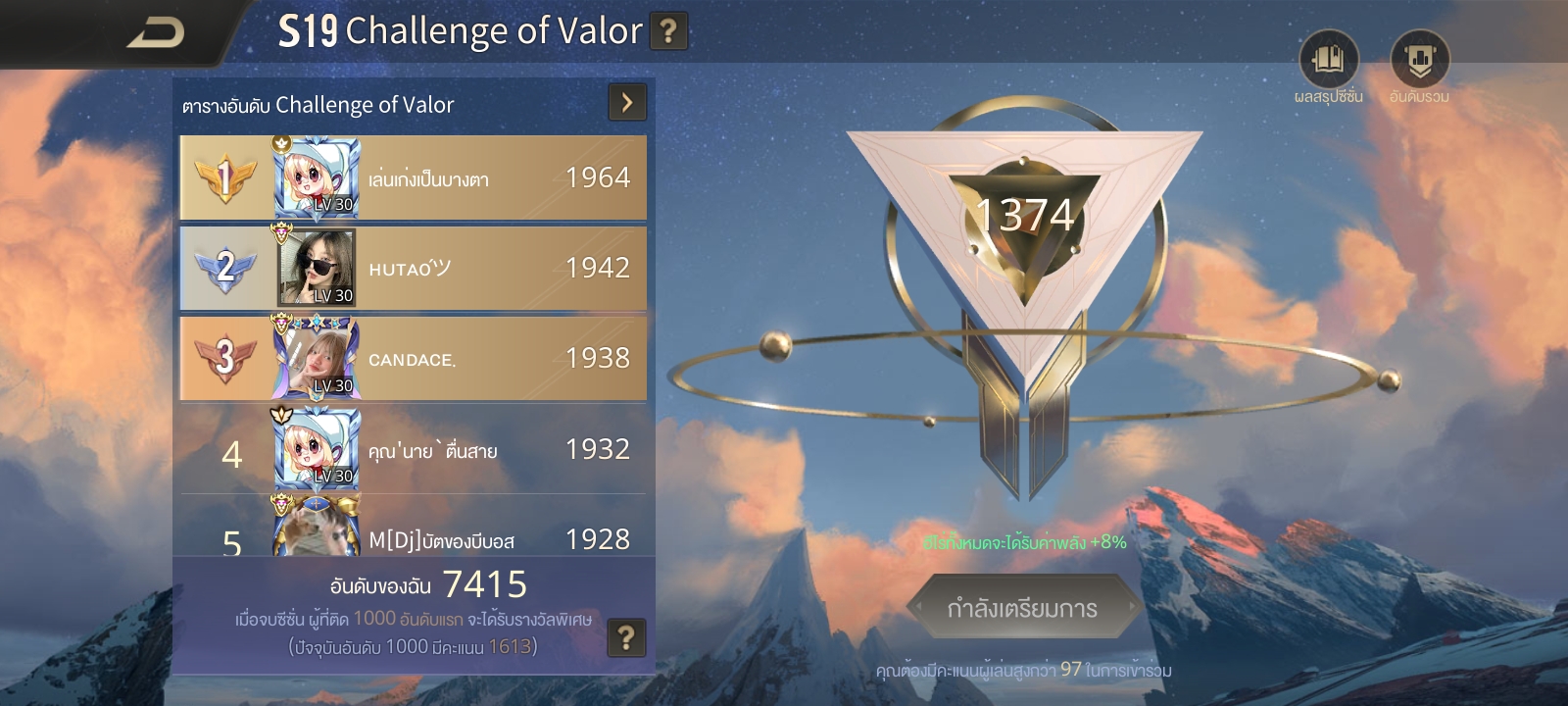
Task: Open the Challenge of Valor help question mark
Action: 668,31
